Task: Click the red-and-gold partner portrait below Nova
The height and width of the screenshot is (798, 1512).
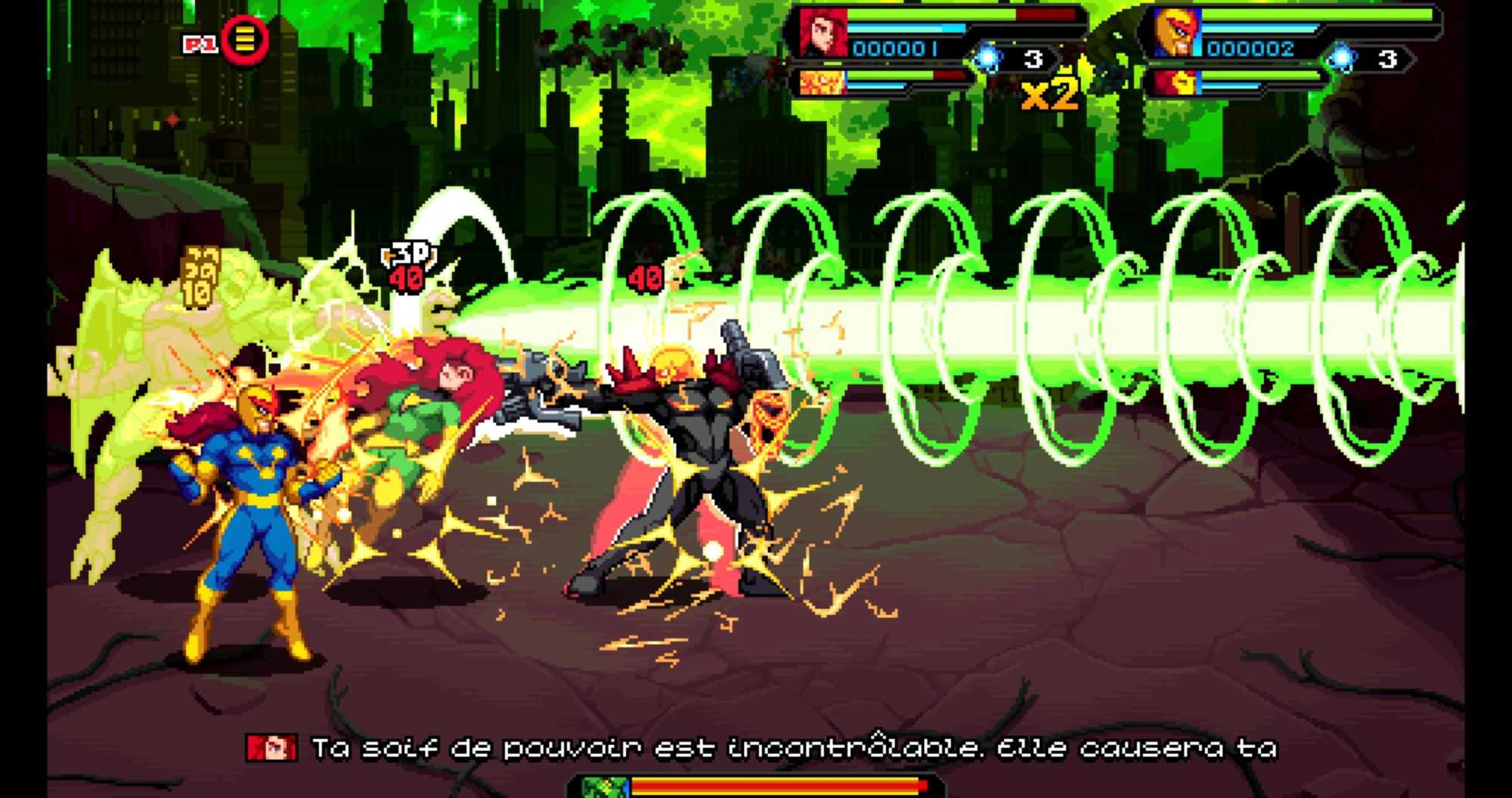Action: (x=1176, y=82)
